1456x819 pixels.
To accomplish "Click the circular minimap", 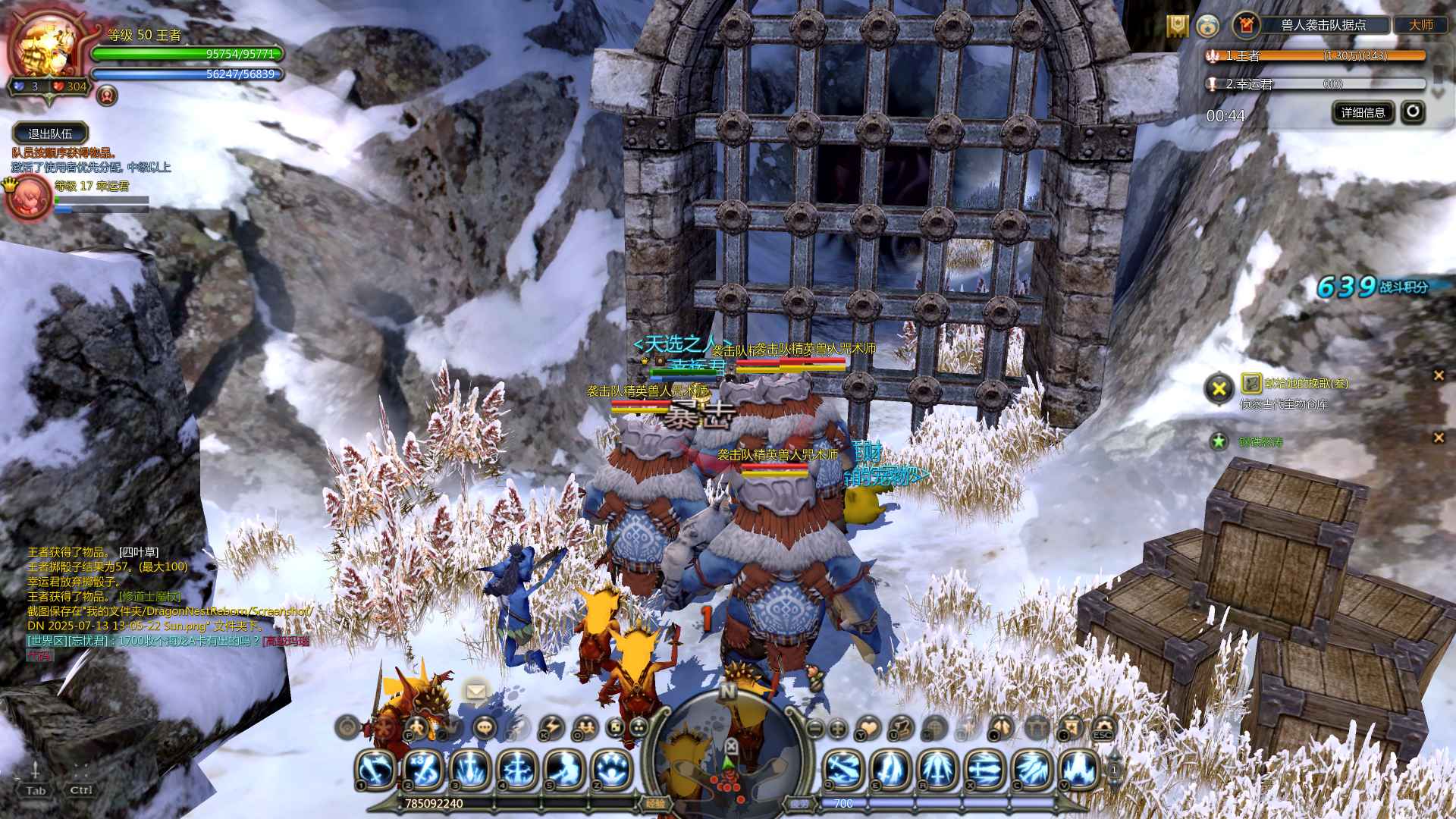I will click(x=727, y=751).
